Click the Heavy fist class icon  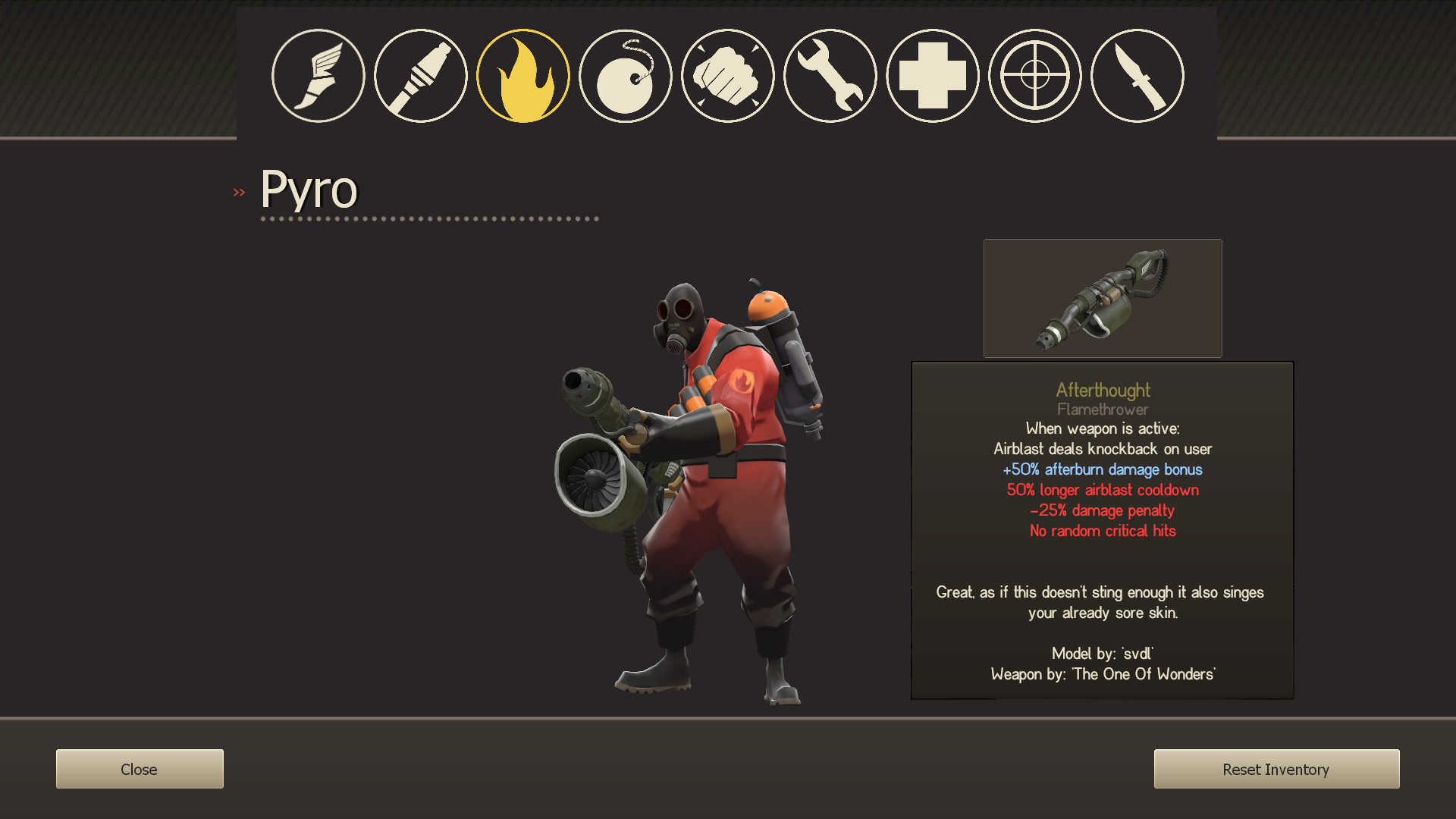coord(727,76)
